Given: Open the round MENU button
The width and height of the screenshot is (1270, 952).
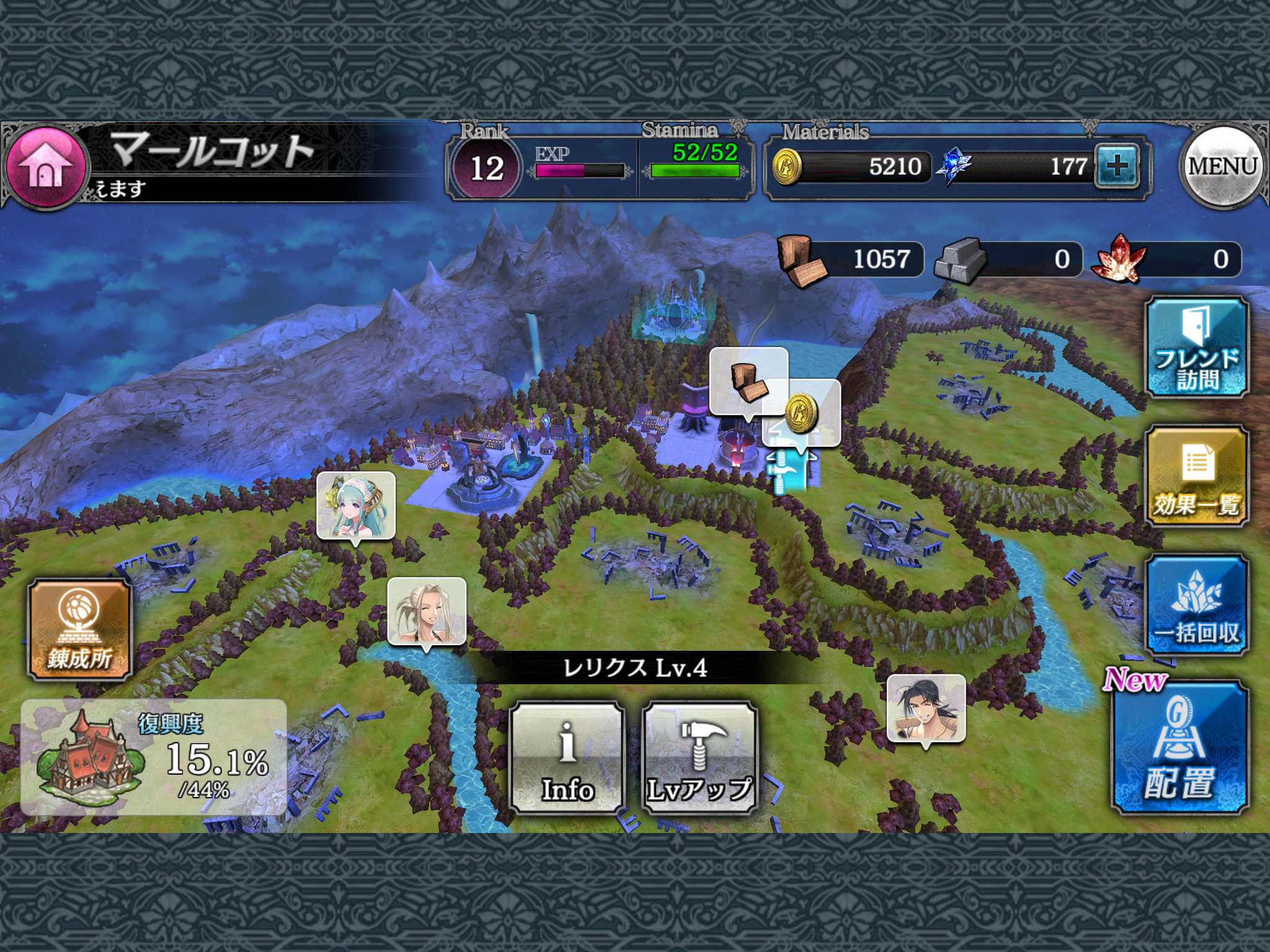Looking at the screenshot, I should coord(1222,166).
